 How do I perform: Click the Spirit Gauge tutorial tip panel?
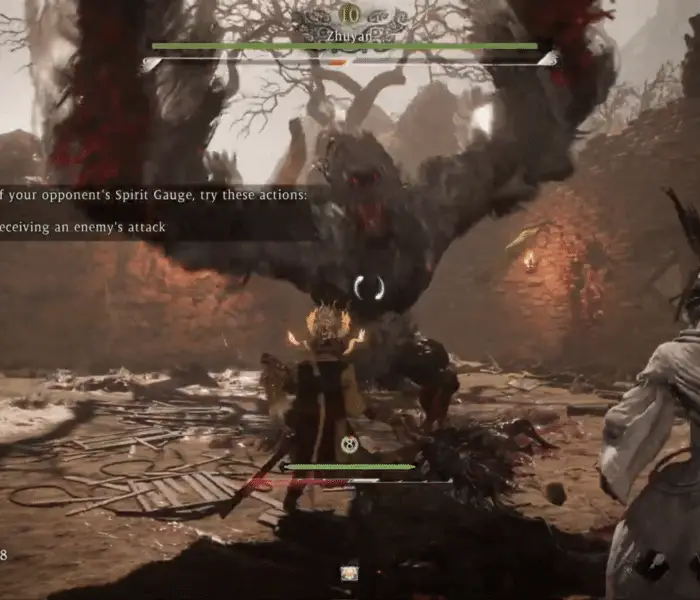pos(155,211)
